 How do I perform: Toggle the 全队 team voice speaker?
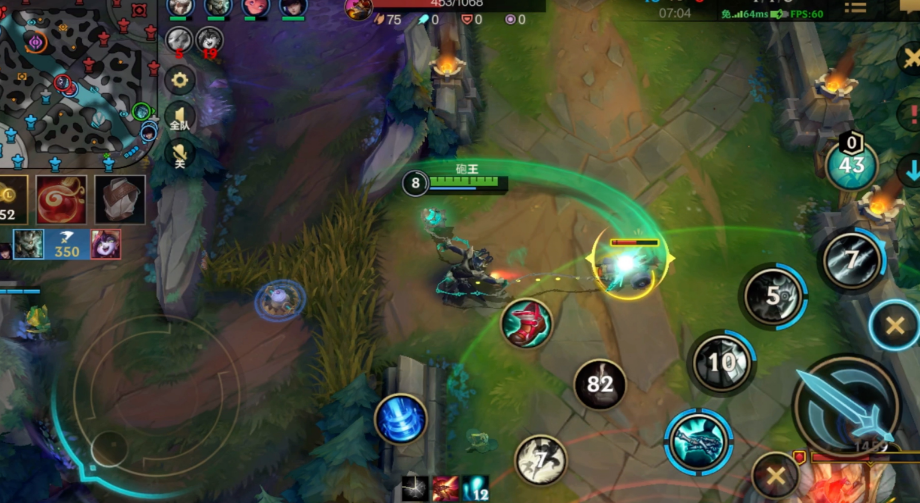pyautogui.click(x=180, y=118)
